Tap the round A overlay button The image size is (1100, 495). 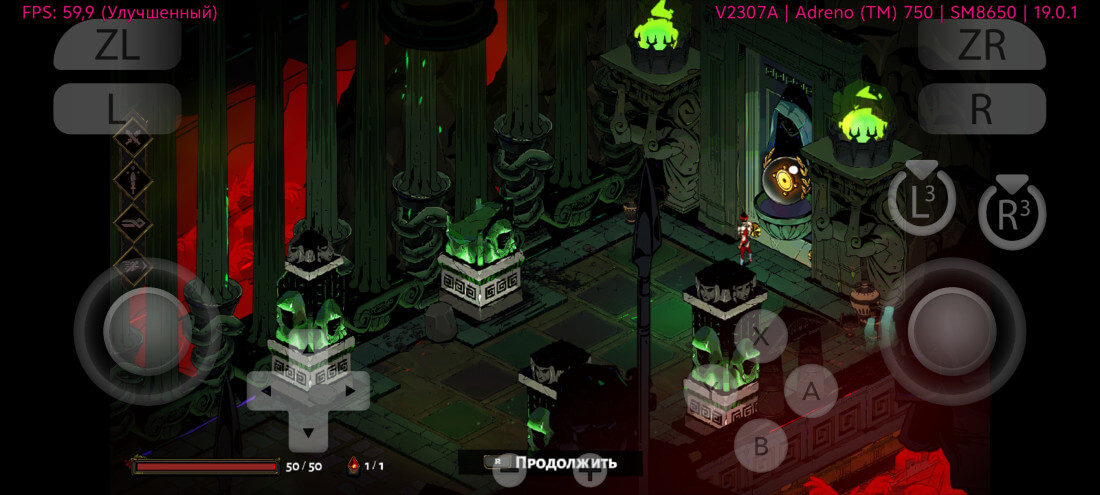click(811, 392)
